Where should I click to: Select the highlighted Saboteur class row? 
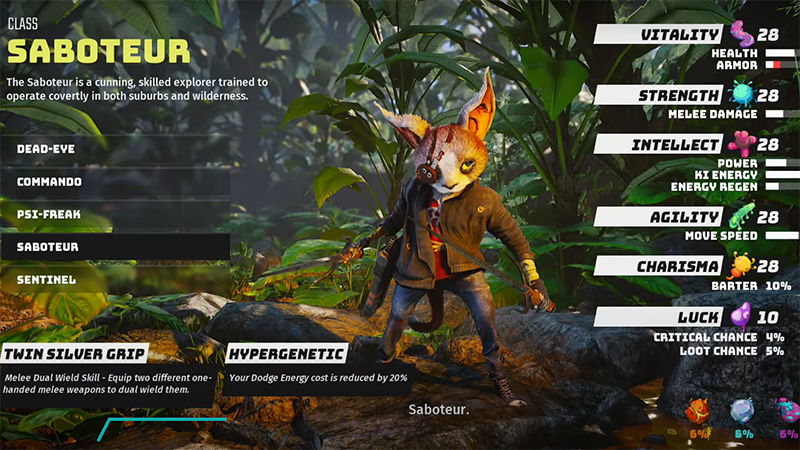[x=115, y=247]
